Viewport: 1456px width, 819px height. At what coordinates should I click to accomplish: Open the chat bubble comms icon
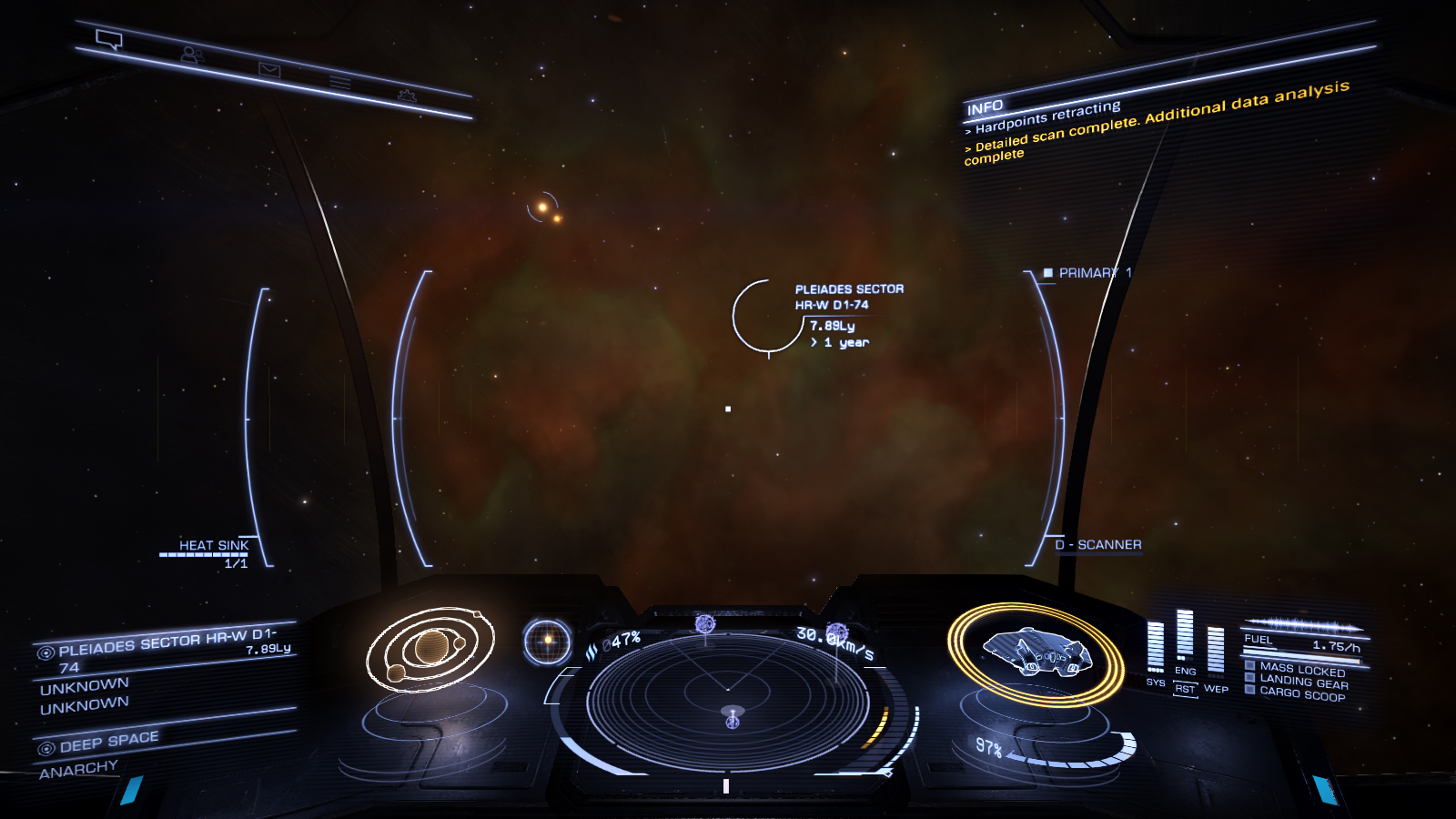point(109,39)
